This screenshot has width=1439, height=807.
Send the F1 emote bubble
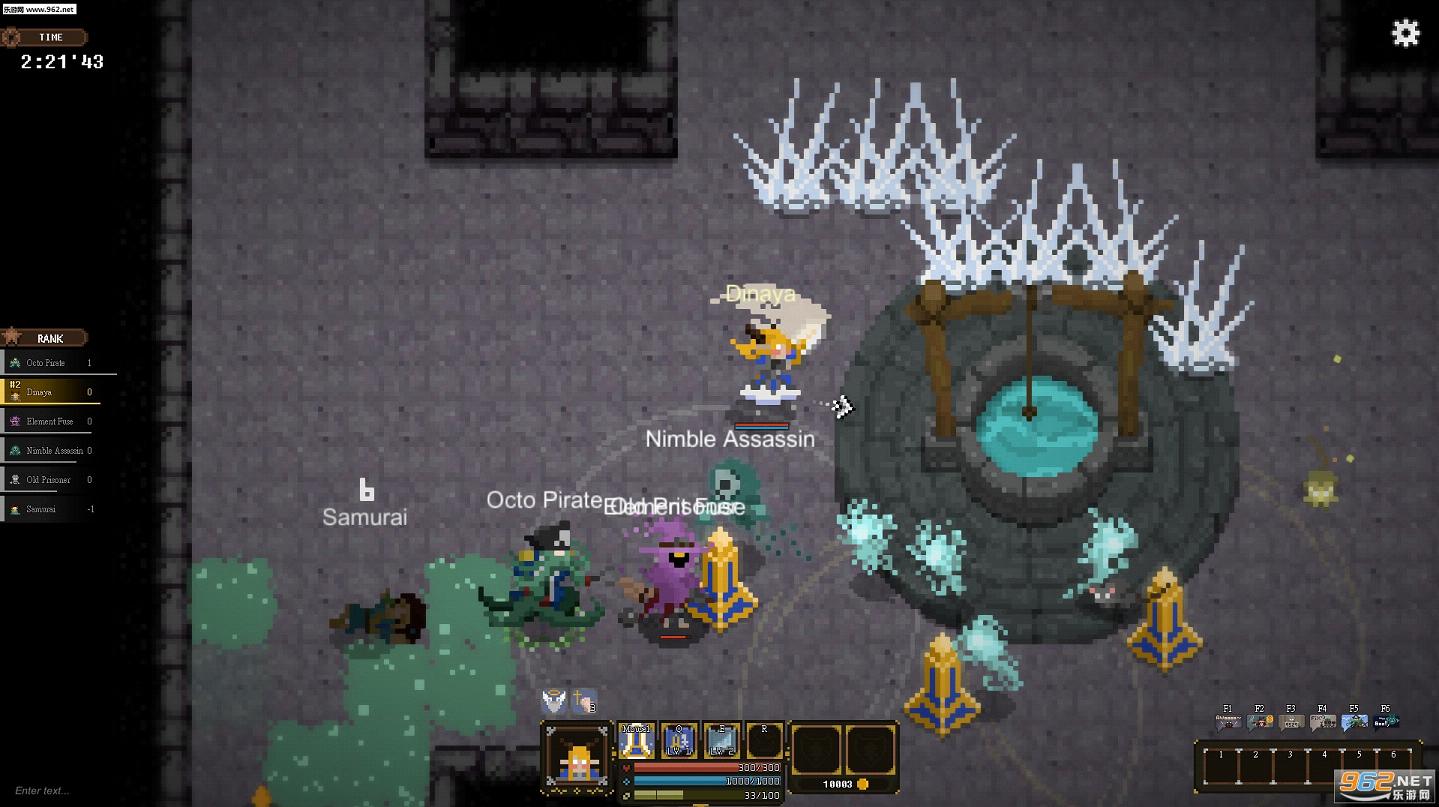[1228, 721]
